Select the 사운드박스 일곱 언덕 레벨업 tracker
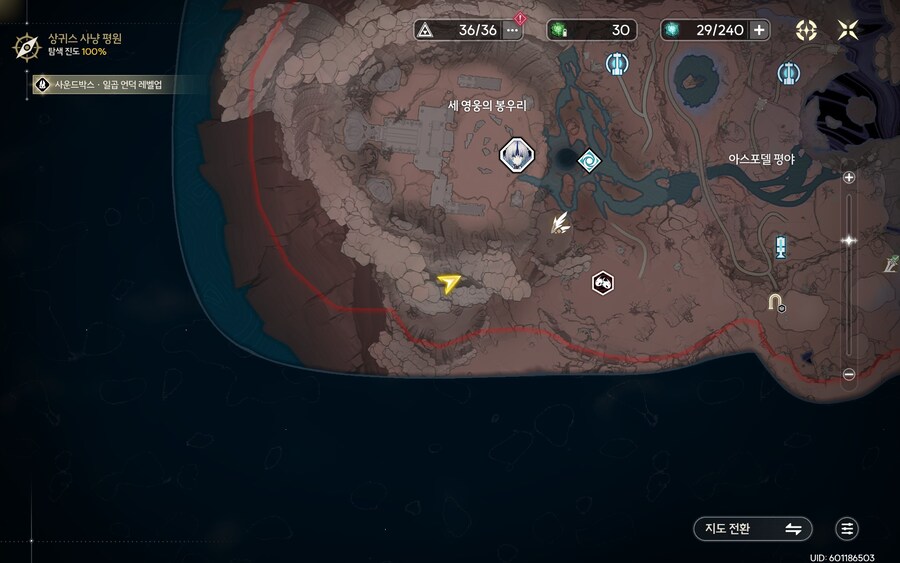This screenshot has width=900, height=563. [x=104, y=85]
